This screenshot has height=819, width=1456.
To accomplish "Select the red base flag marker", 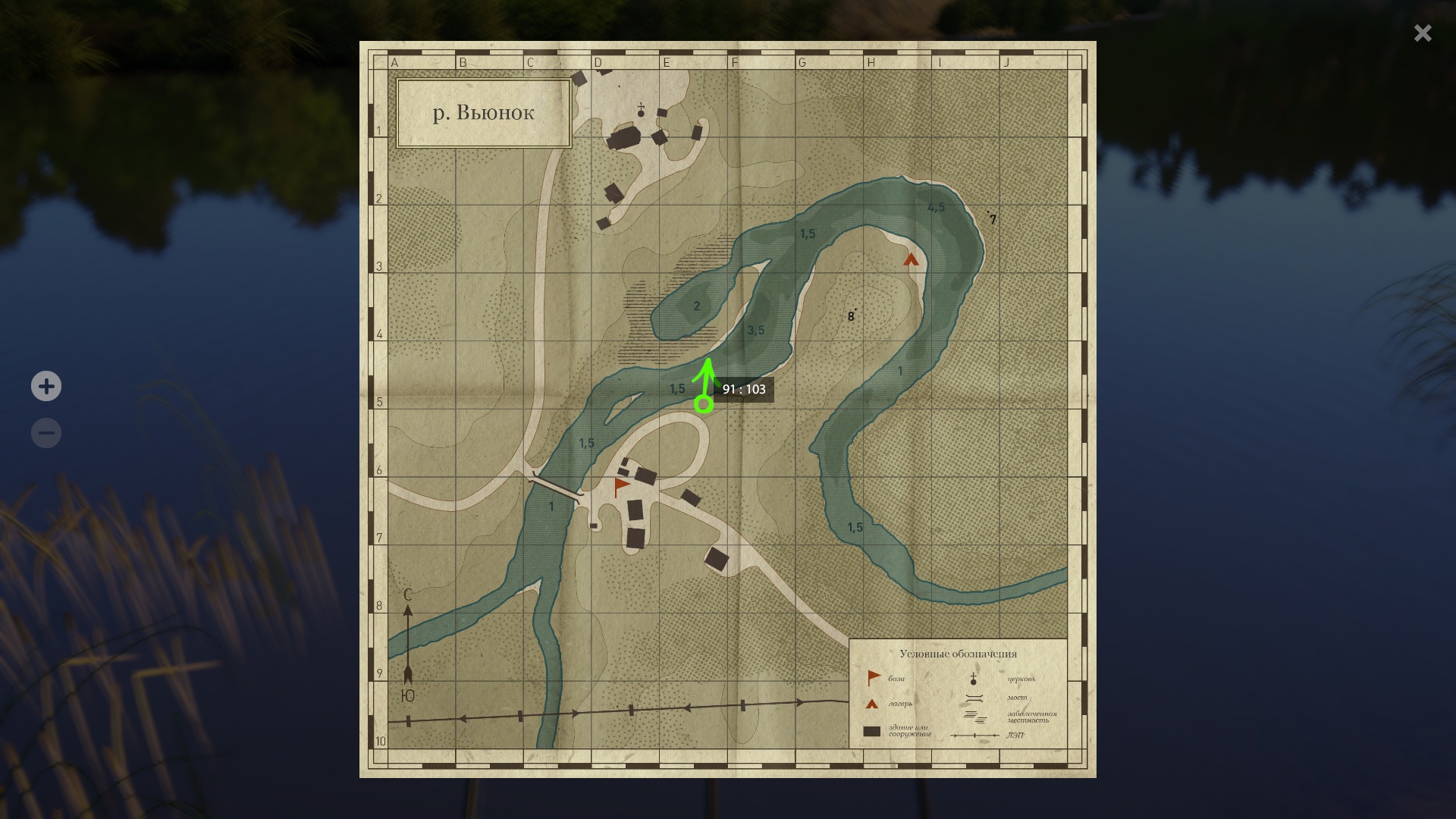I will [622, 487].
